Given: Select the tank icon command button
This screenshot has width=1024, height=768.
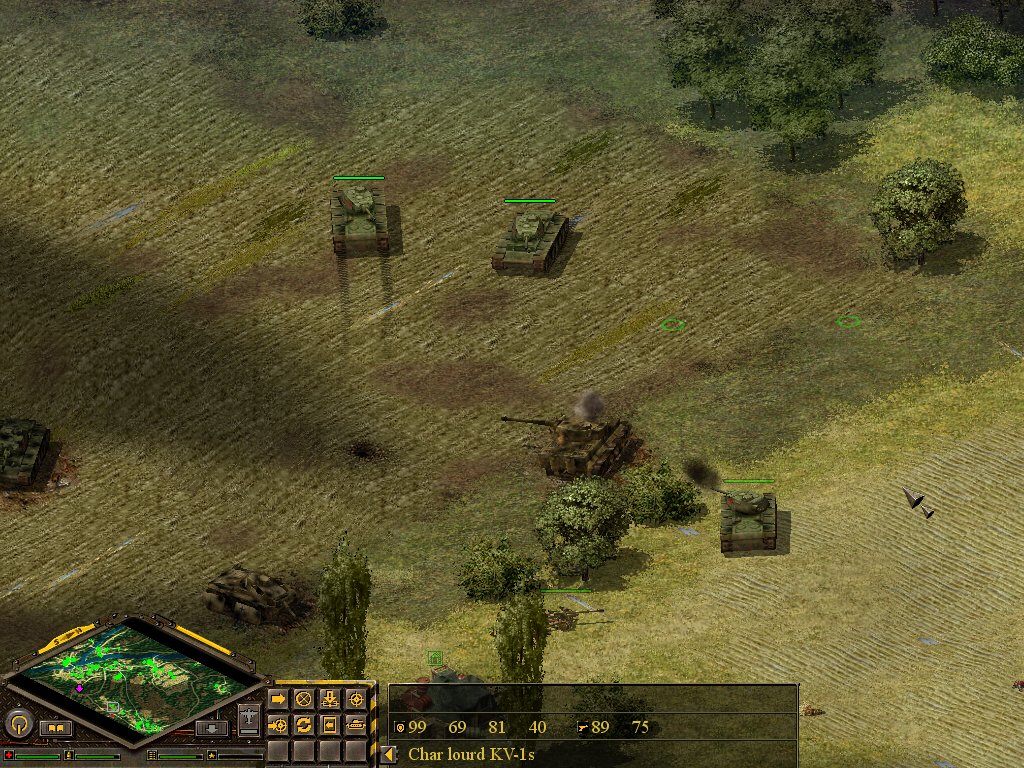Looking at the screenshot, I should [x=355, y=724].
